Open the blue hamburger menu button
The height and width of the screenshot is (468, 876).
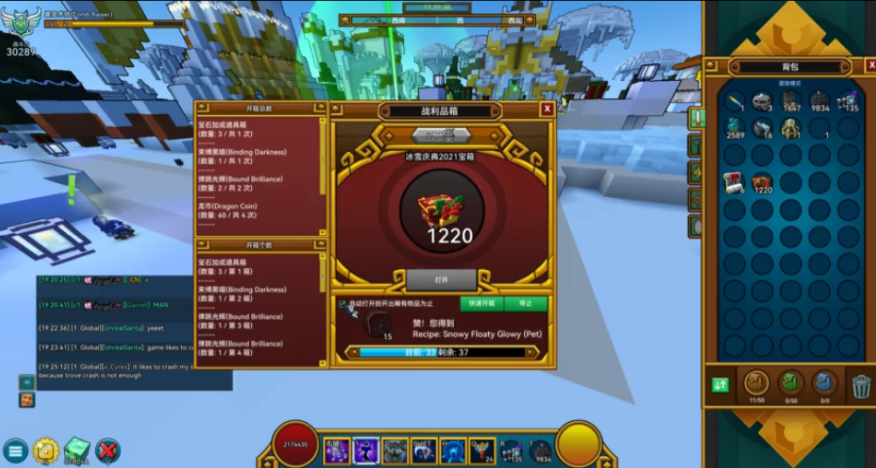tap(14, 451)
